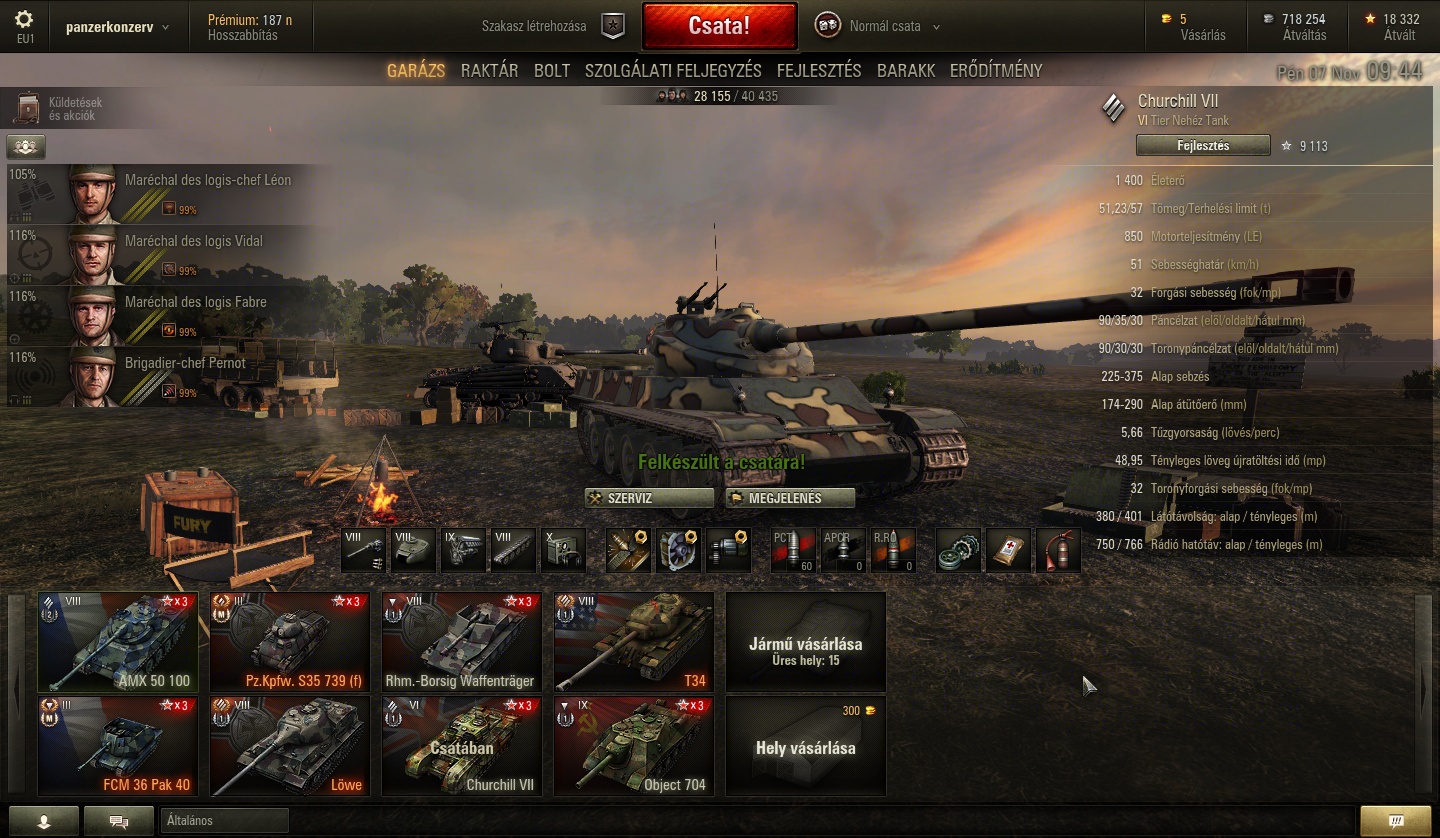Open the SZERVIZ service window
1440x838 pixels.
point(649,498)
